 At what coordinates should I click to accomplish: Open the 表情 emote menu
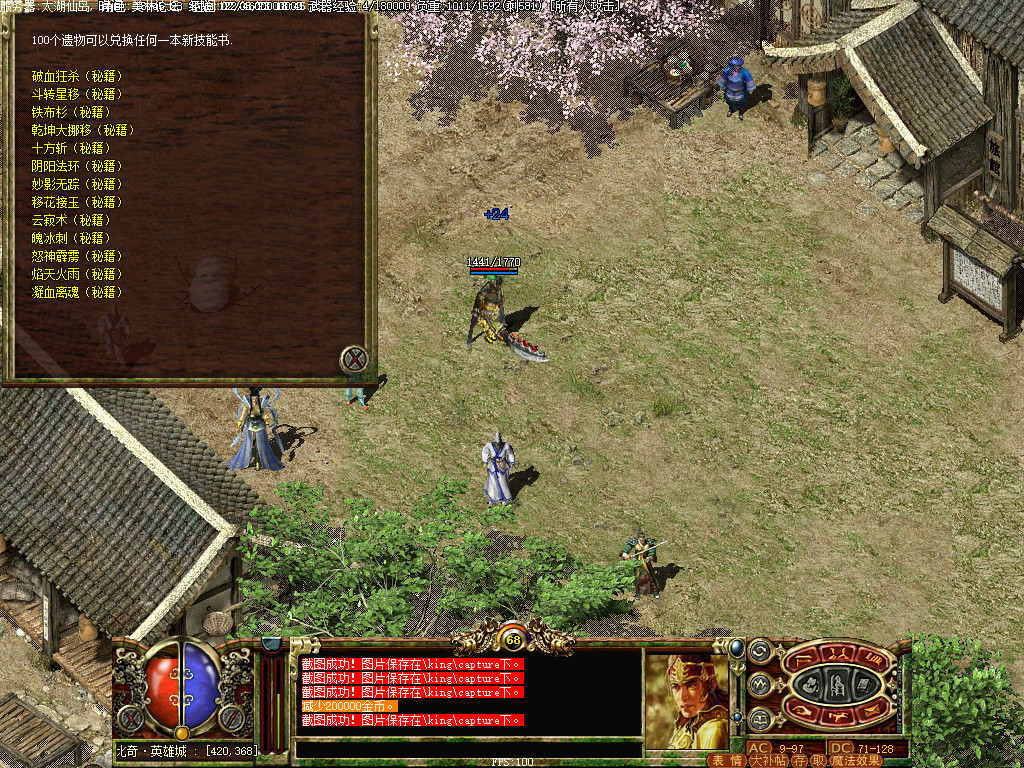pyautogui.click(x=726, y=761)
